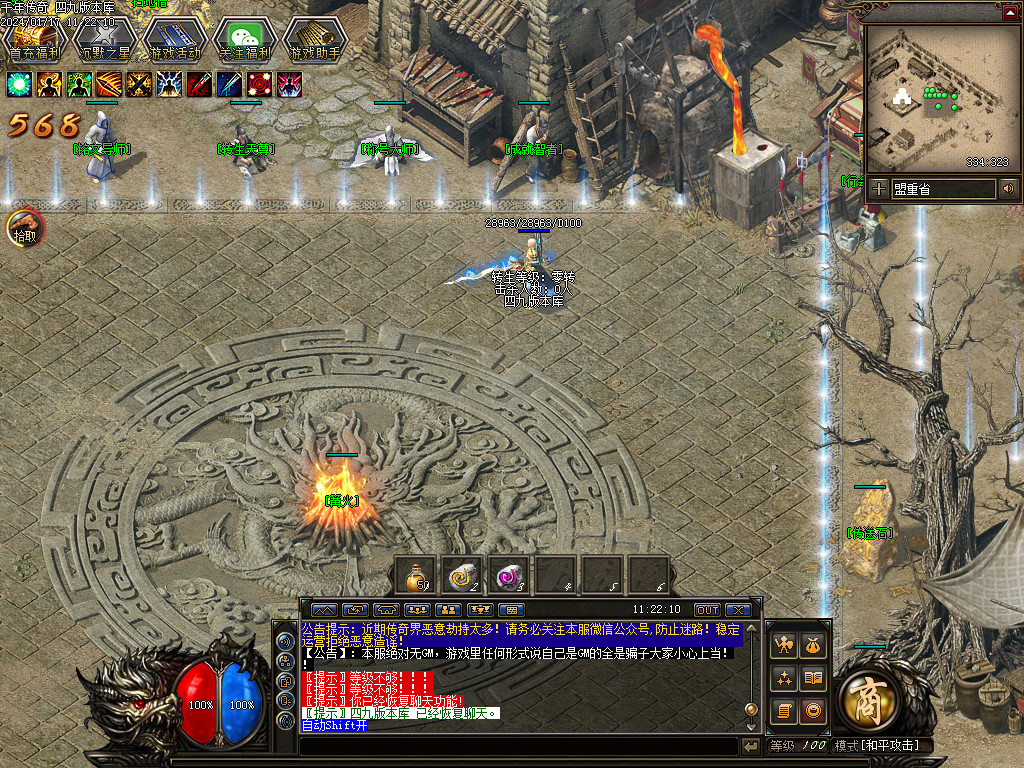The width and height of the screenshot is (1024, 768).
Task: Activate the glowing green orb skill icon
Action: pos(19,85)
